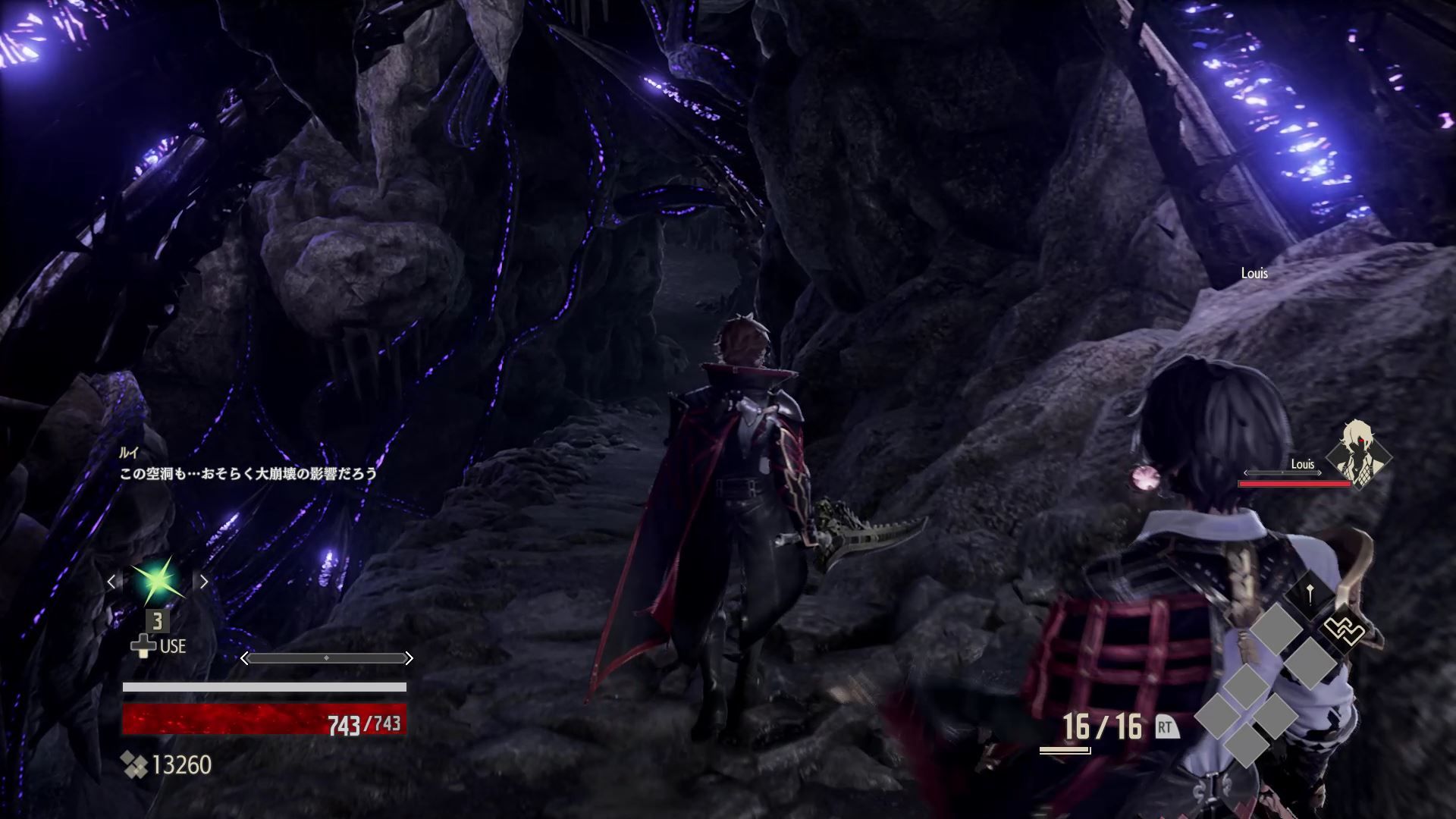
Task: Click the D-pad USE prompt icon
Action: point(144,647)
